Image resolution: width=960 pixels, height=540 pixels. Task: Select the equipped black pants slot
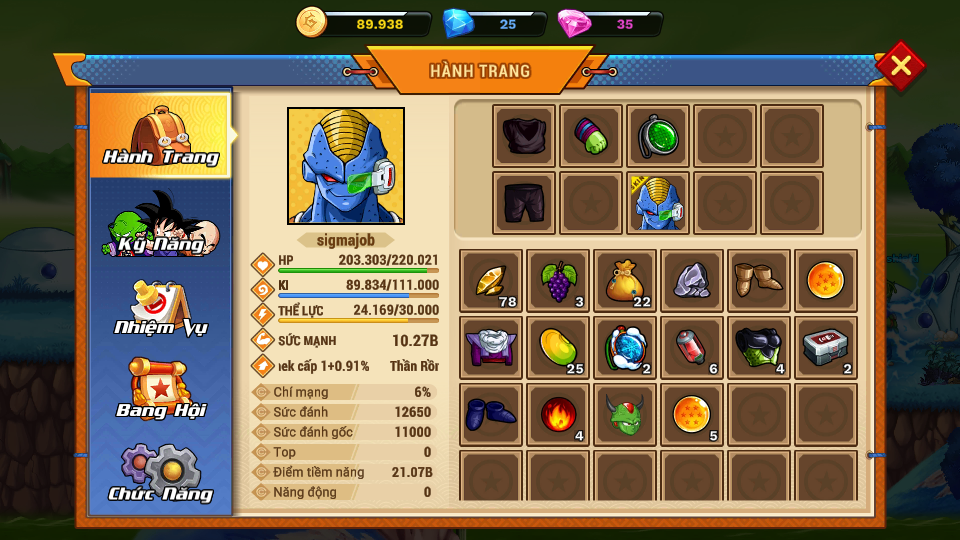pos(524,203)
